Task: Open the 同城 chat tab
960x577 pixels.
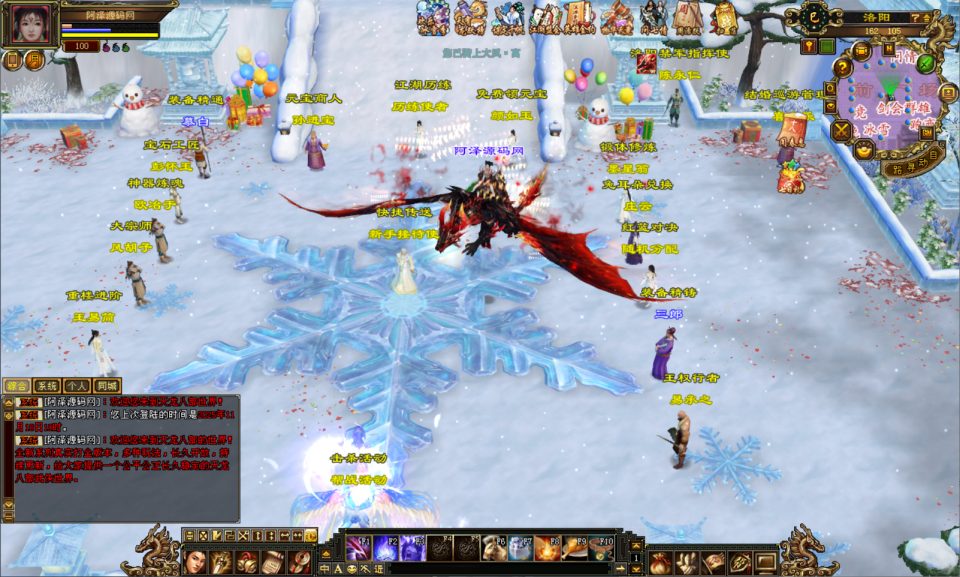Action: 106,385
